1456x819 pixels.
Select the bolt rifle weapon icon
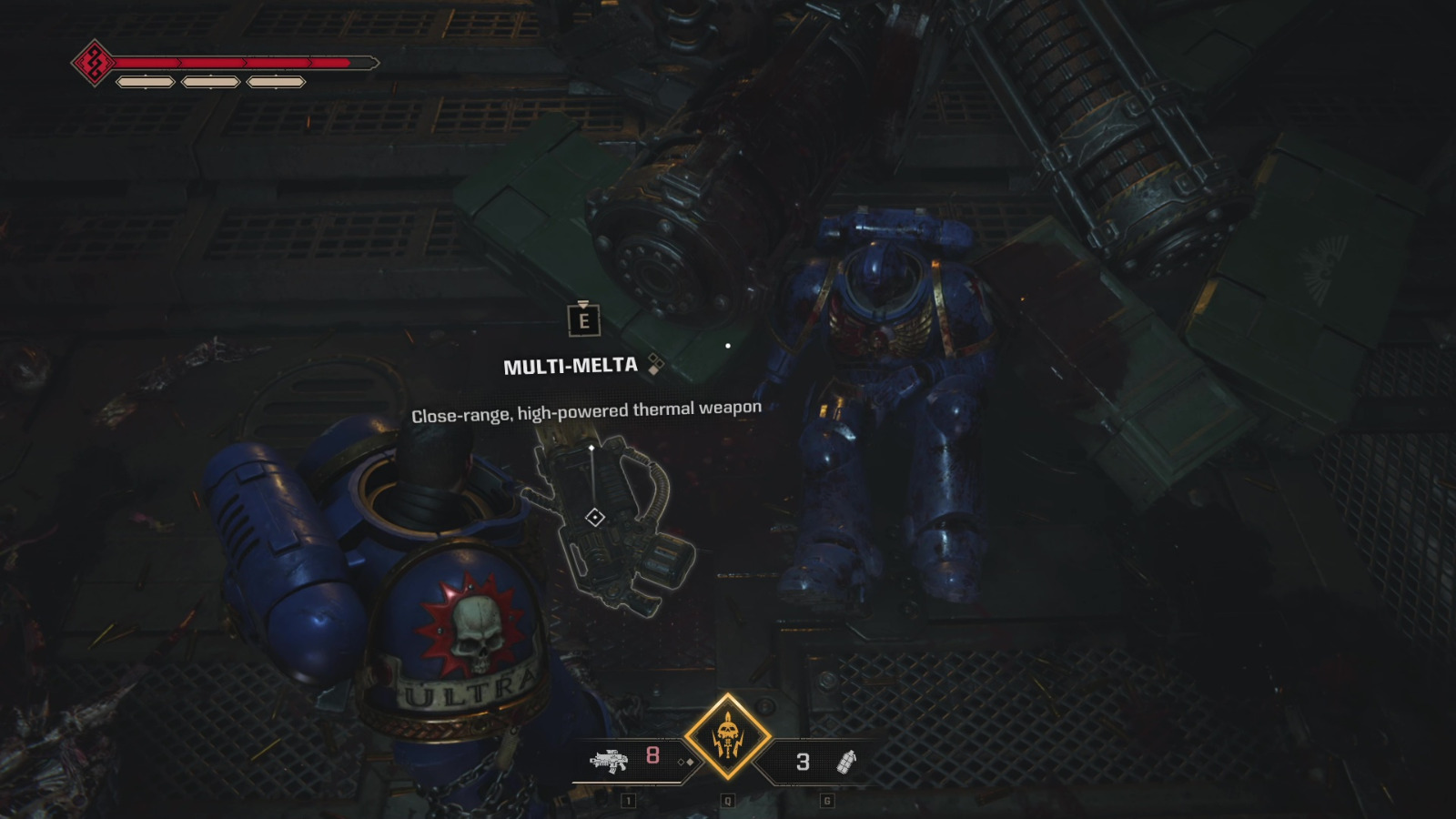(610, 761)
